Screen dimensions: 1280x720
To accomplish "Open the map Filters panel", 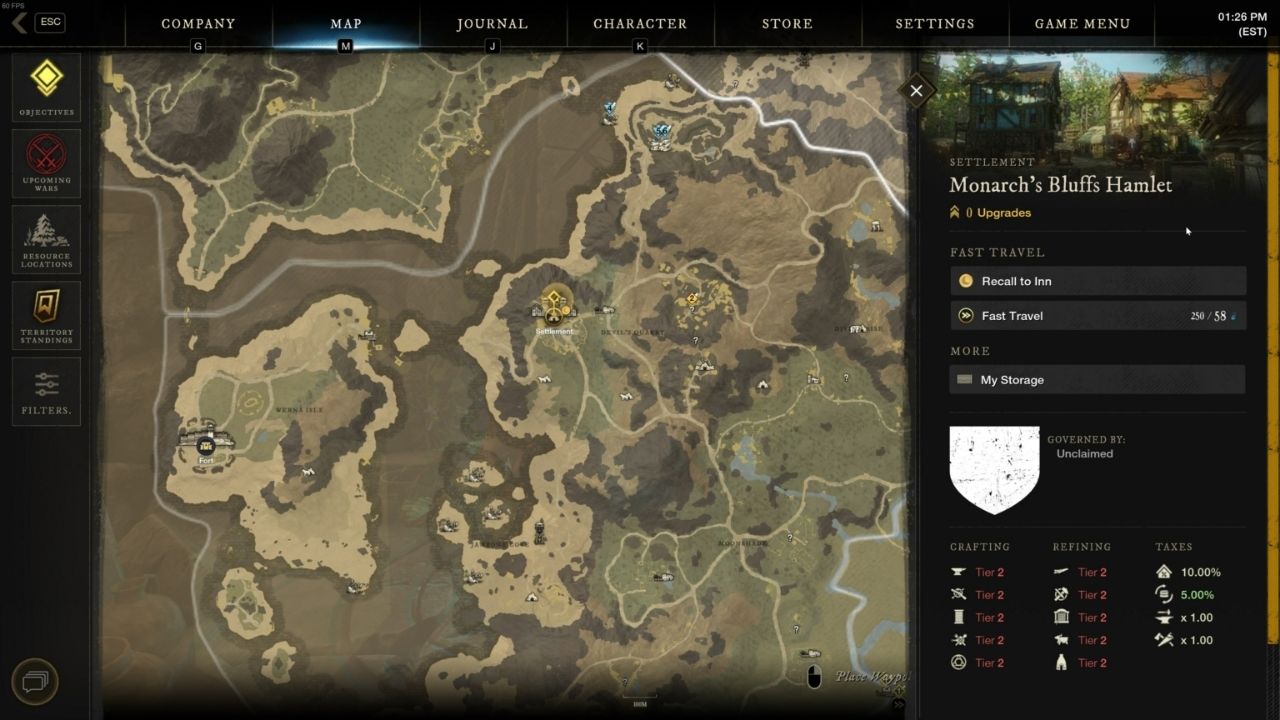I will pos(46,391).
